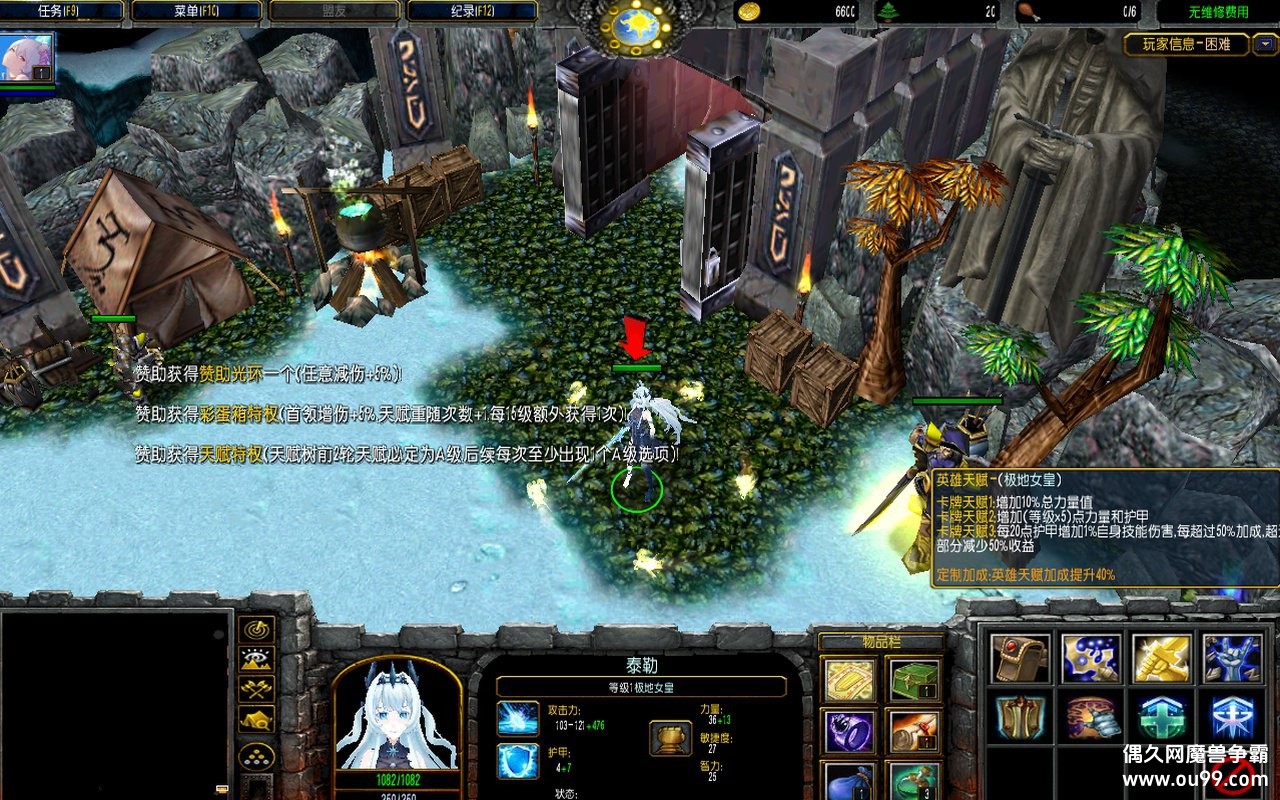Open the 纪录 (Log) panel
The height and width of the screenshot is (800, 1280).
(470, 11)
